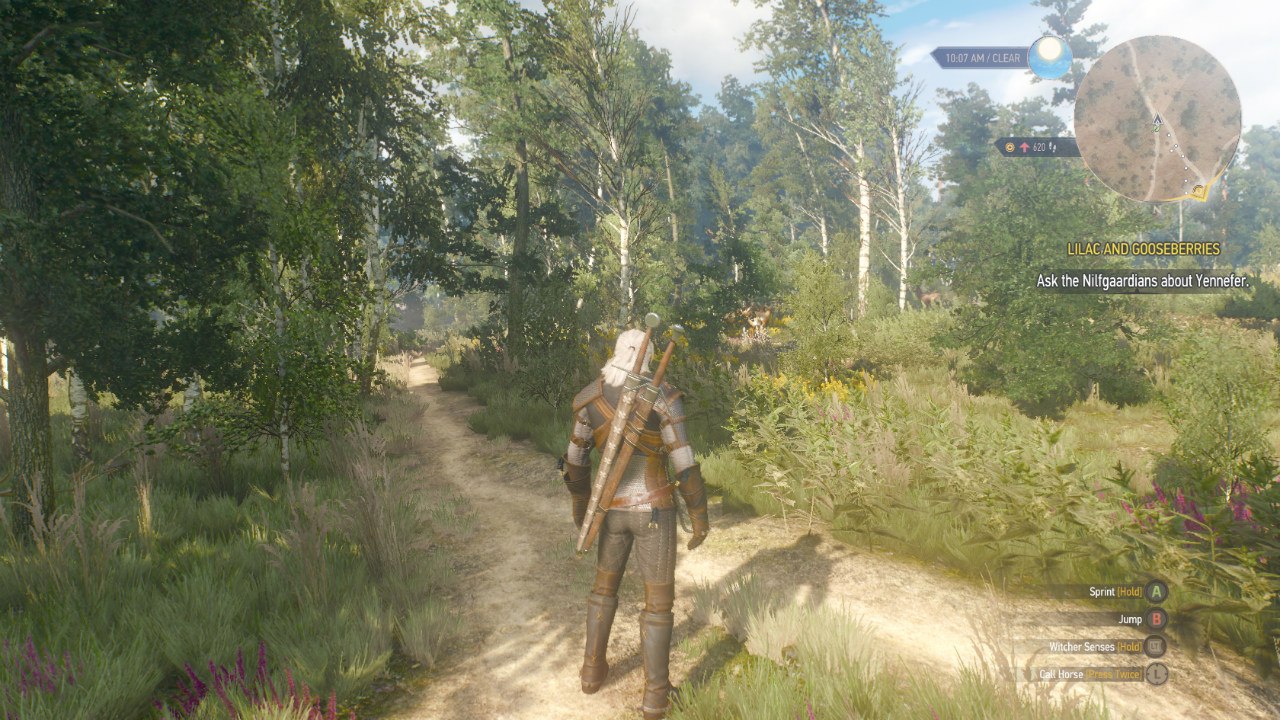Viewport: 1280px width, 720px height.
Task: Select the 10:07 AM / Clear time panel
Action: [x=980, y=58]
